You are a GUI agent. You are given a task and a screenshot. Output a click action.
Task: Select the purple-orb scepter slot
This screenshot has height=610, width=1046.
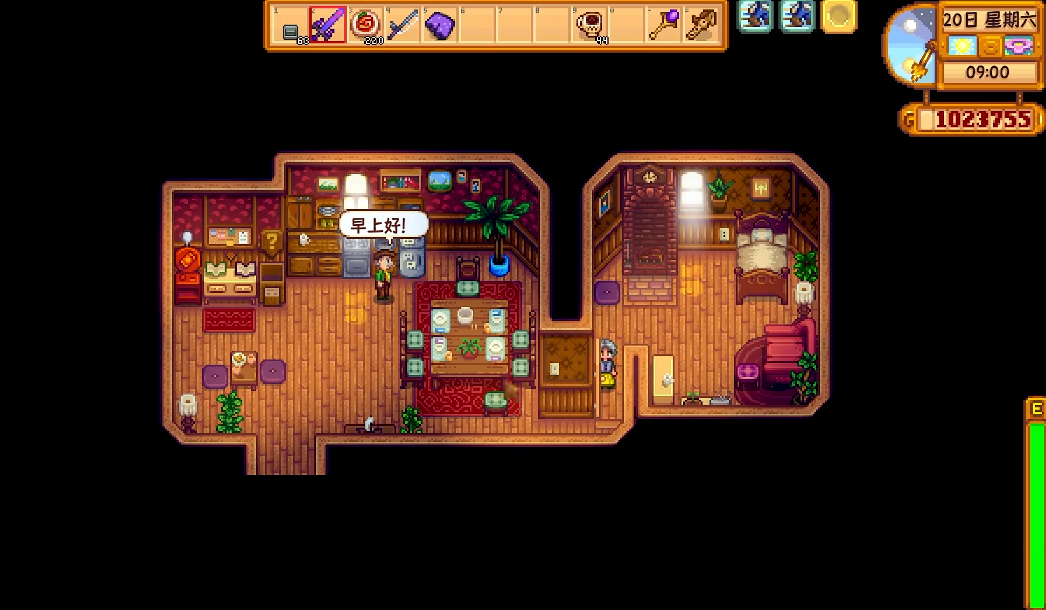pos(664,25)
